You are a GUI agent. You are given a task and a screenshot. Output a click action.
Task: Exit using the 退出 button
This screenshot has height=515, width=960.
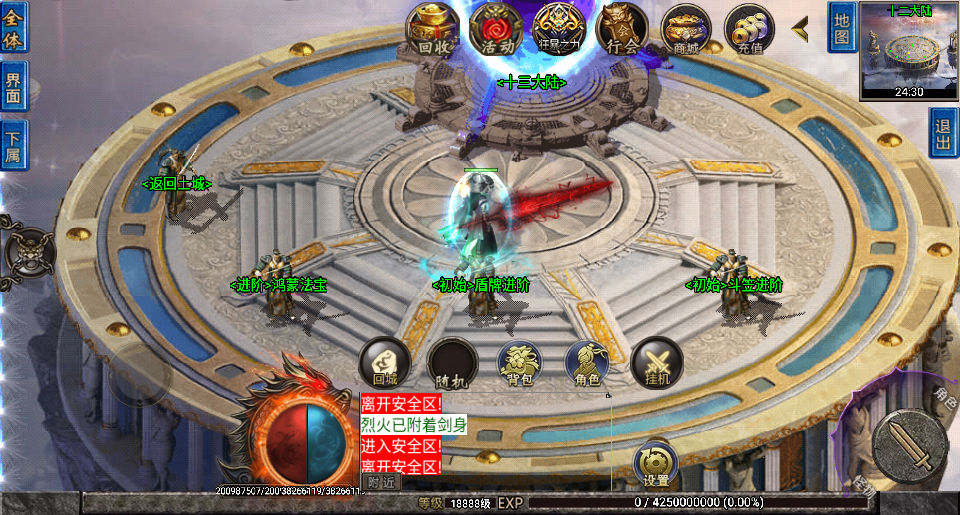(943, 133)
